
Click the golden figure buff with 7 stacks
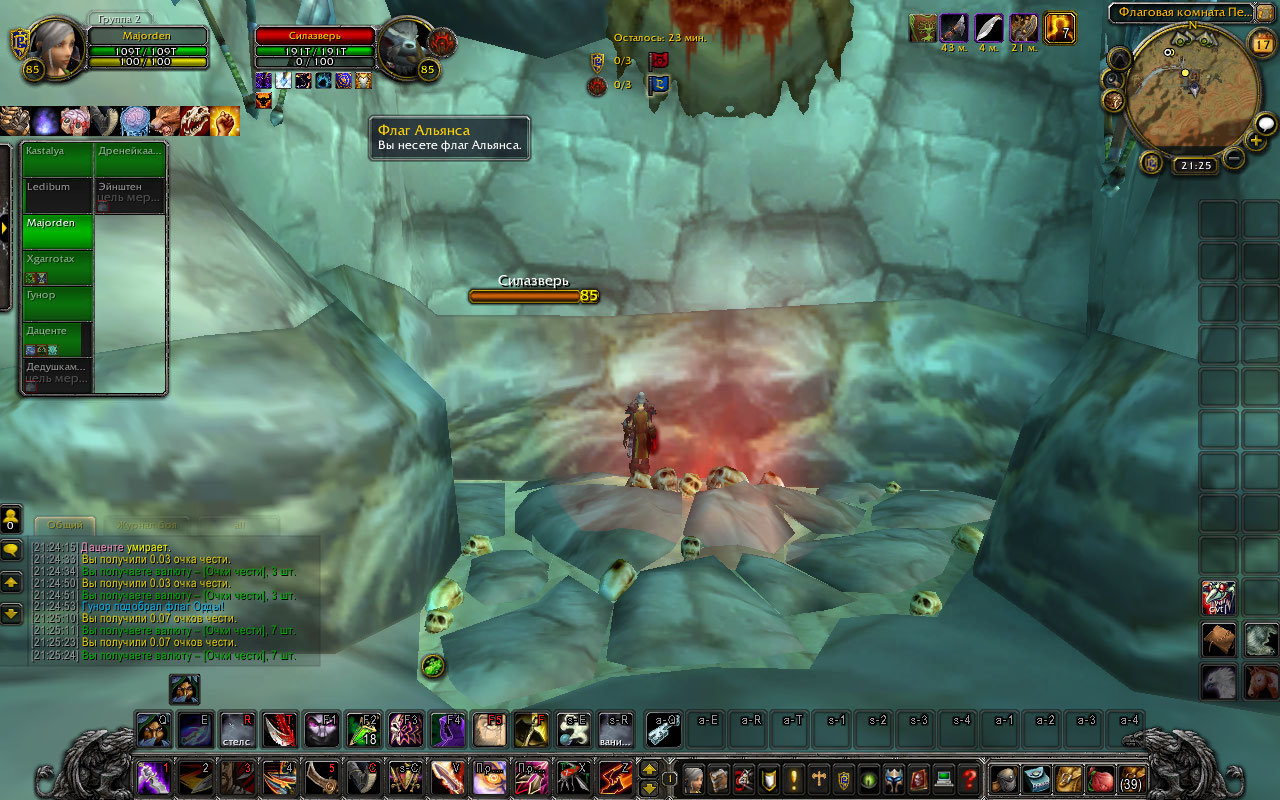[x=1059, y=28]
